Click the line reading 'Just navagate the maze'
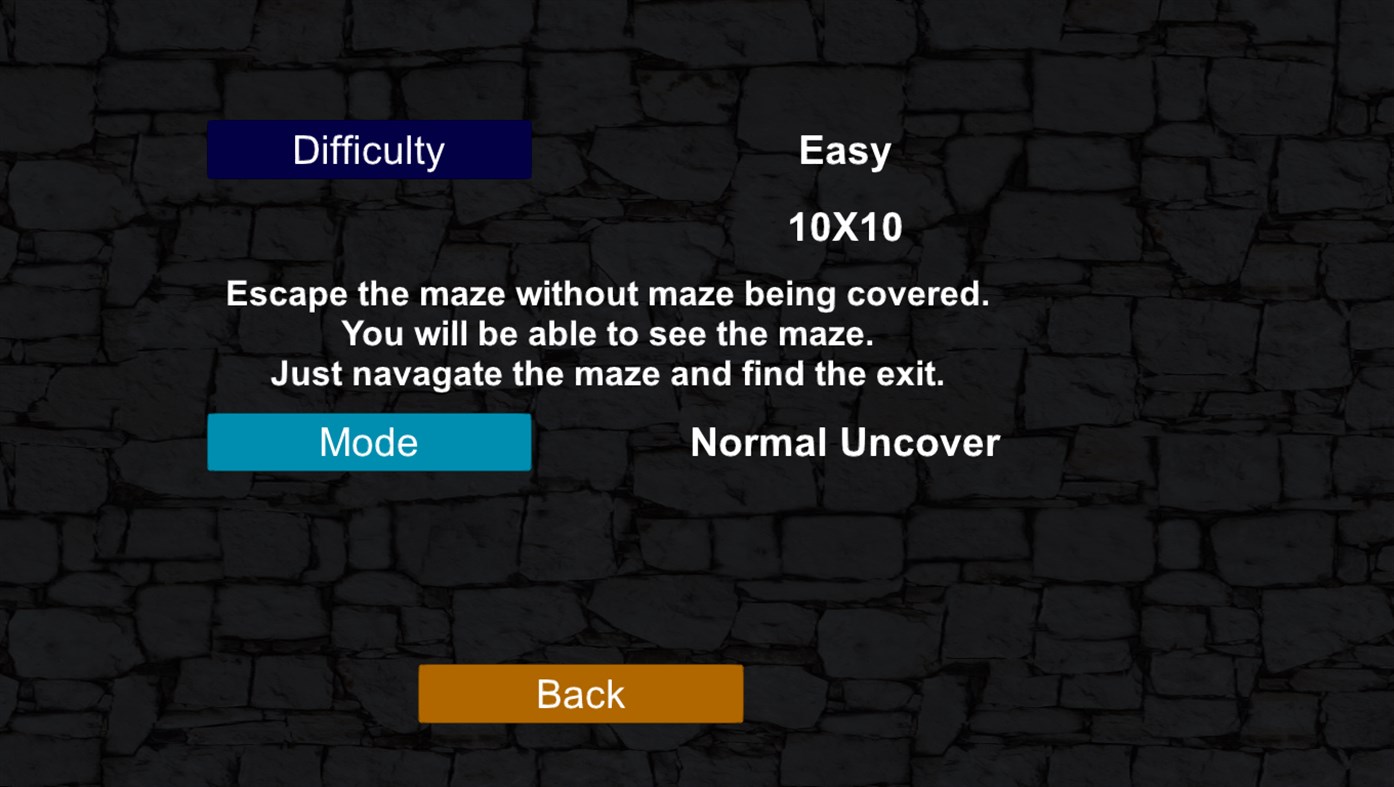Viewport: 1394px width, 787px height. click(607, 373)
